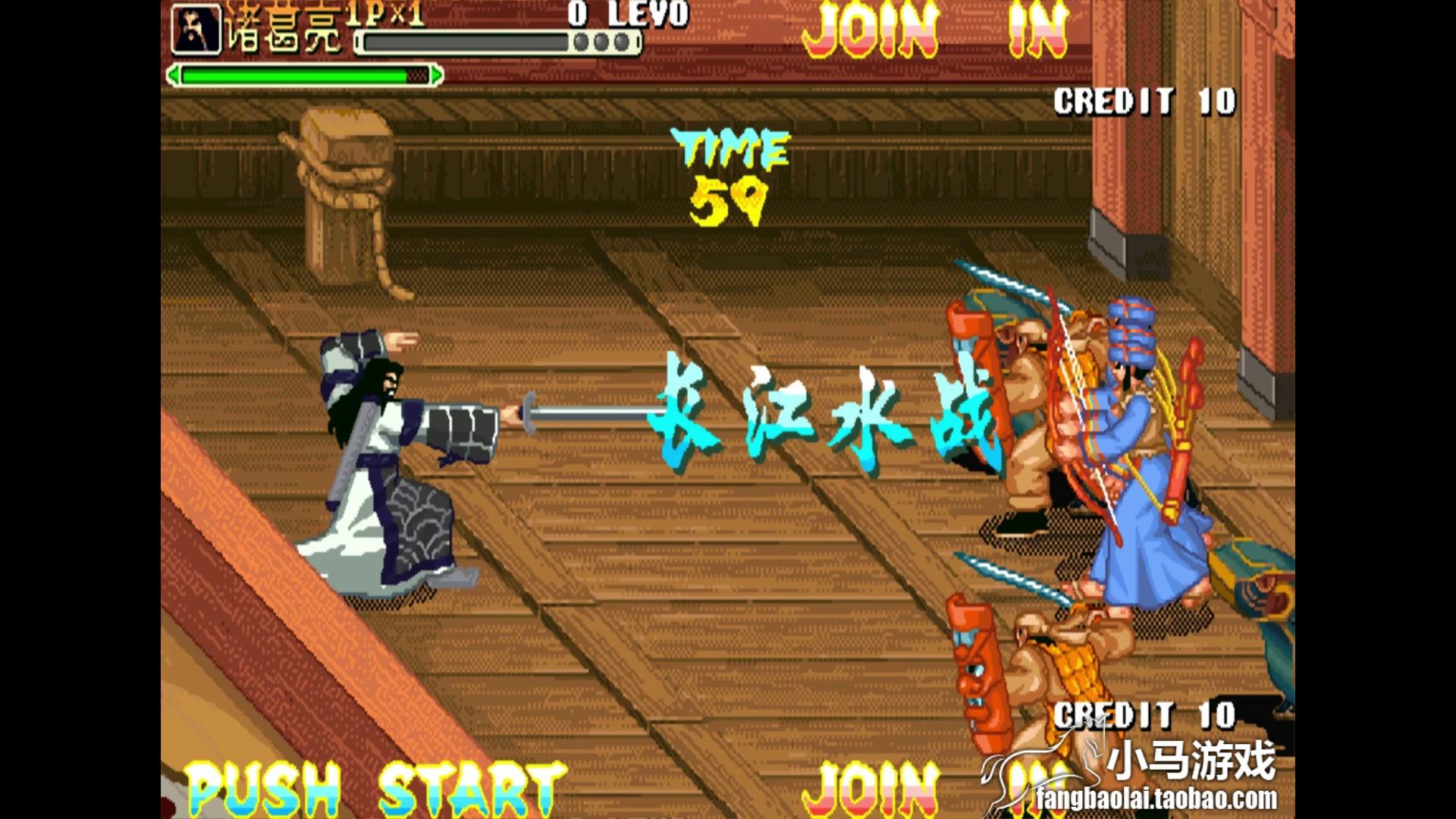Toggle the right arrow on the energy bar

click(x=436, y=74)
